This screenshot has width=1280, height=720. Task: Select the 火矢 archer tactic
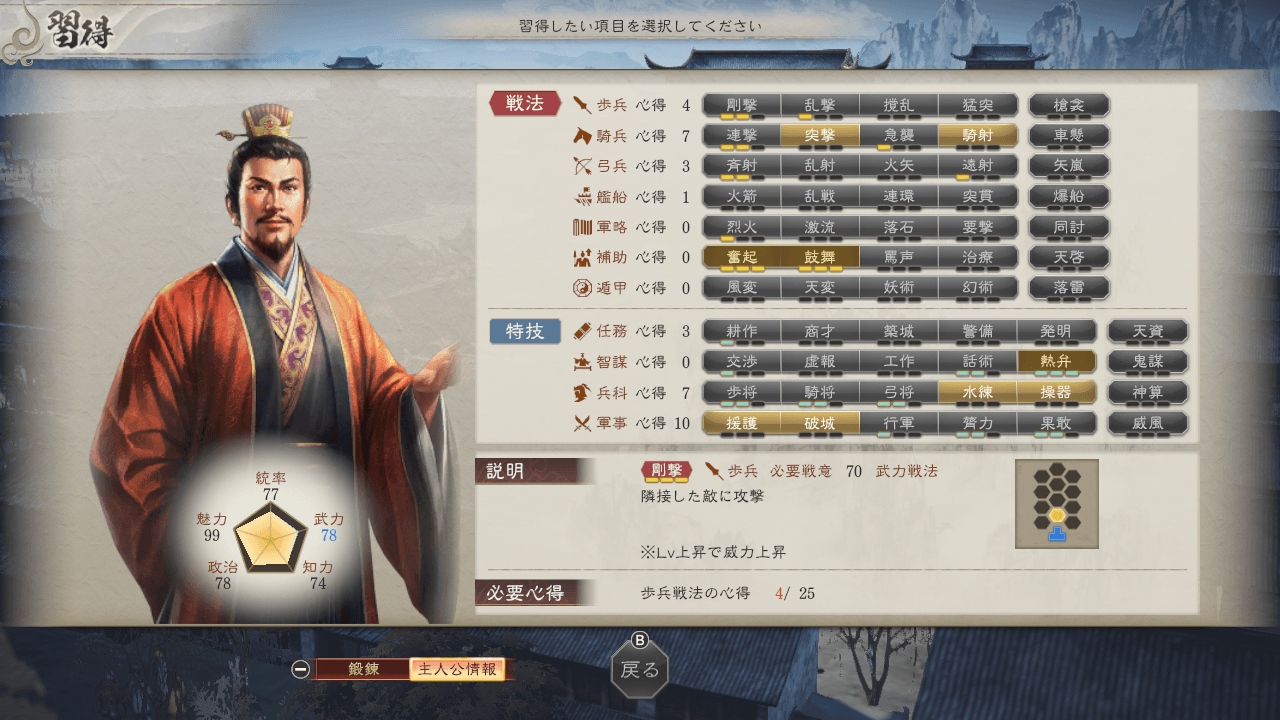point(898,166)
